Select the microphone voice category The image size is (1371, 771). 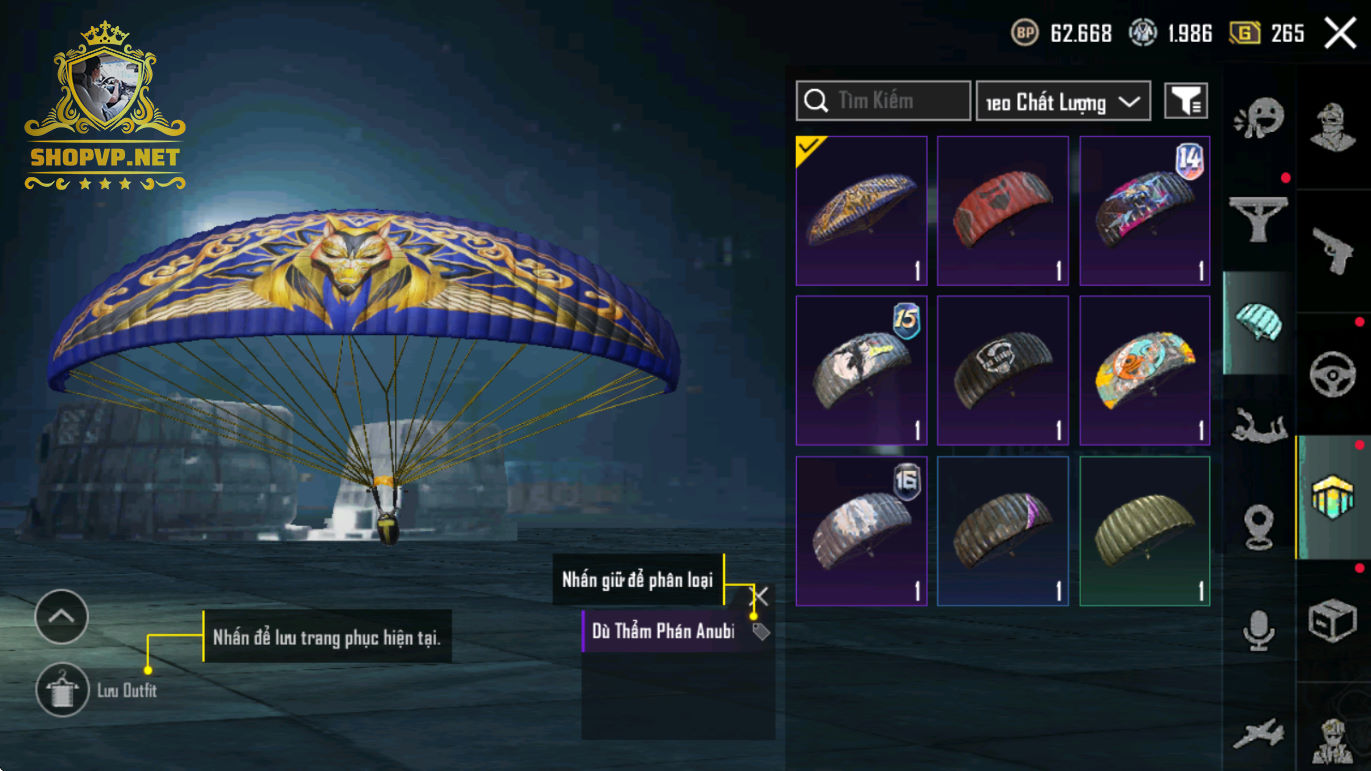coord(1258,630)
